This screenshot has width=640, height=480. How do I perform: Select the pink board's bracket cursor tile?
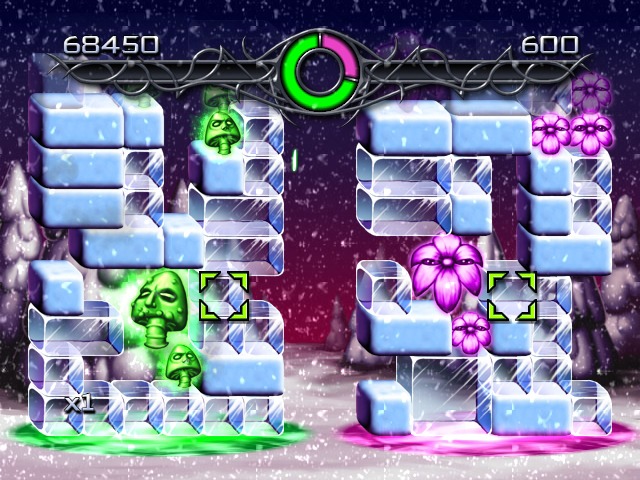coord(511,294)
